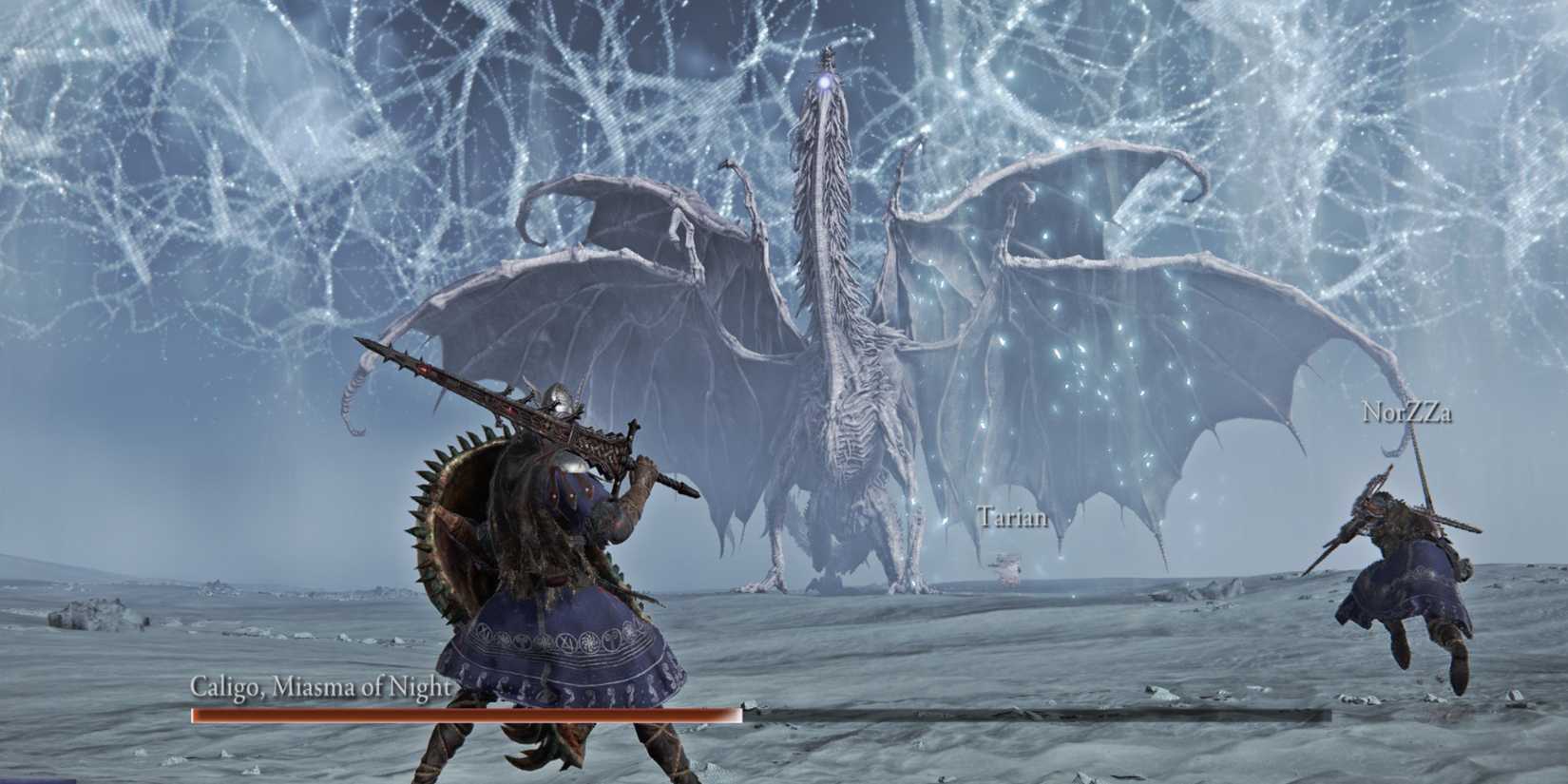The image size is (1568, 784).
Task: Click the boss Caligo's glowing head orb
Action: point(826,85)
